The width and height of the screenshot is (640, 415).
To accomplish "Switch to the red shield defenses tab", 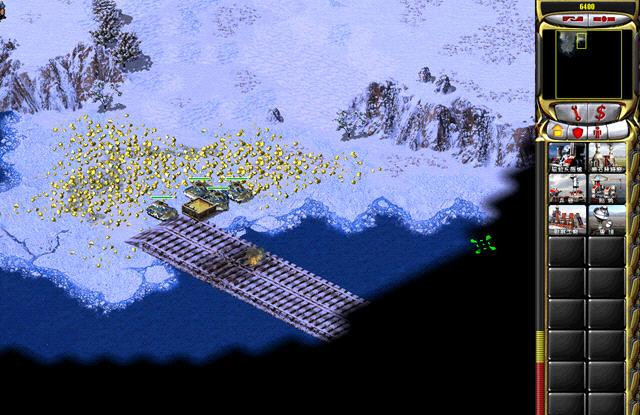I will (577, 131).
